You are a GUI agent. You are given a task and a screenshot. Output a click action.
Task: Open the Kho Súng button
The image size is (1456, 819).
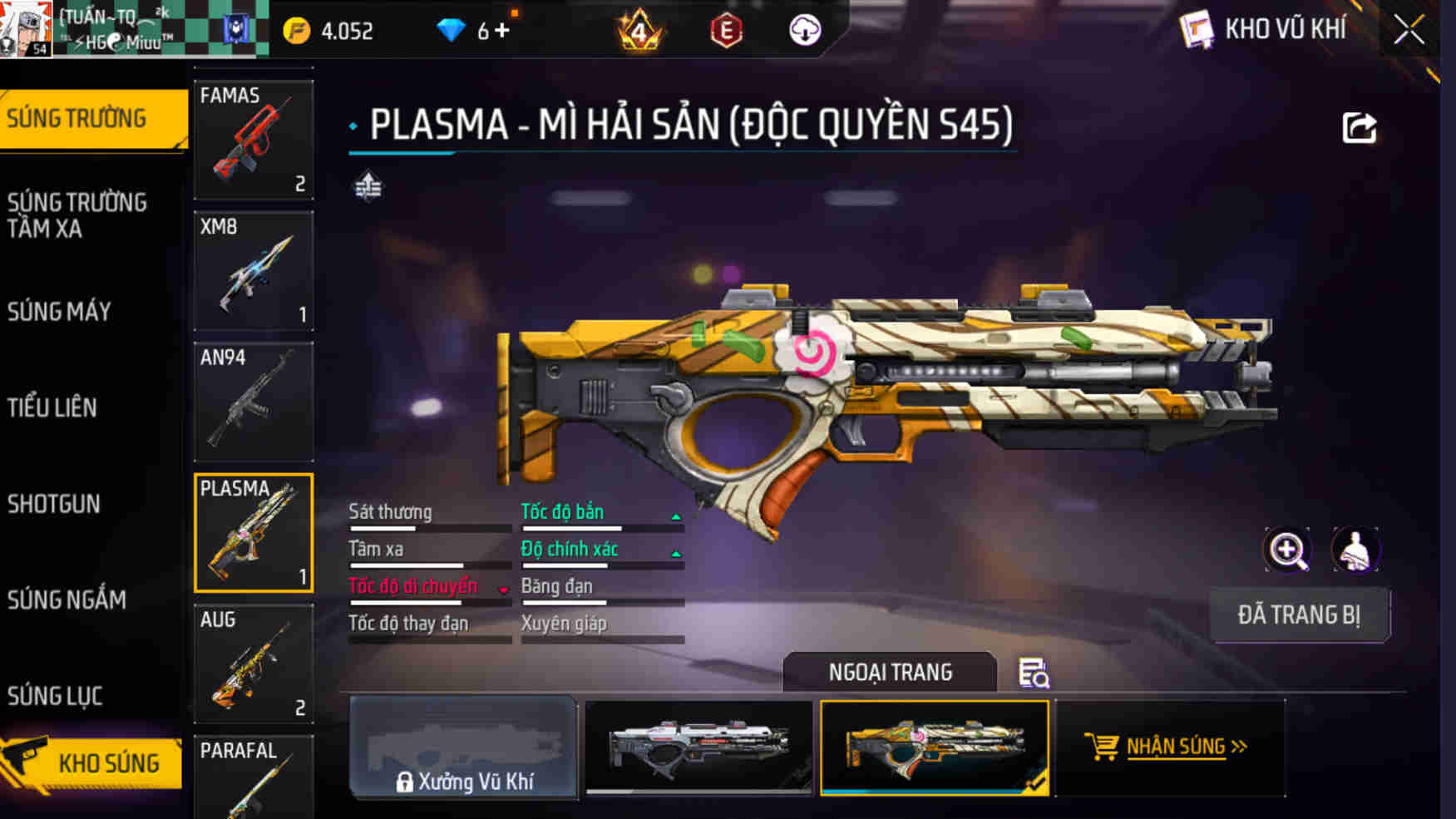click(92, 762)
